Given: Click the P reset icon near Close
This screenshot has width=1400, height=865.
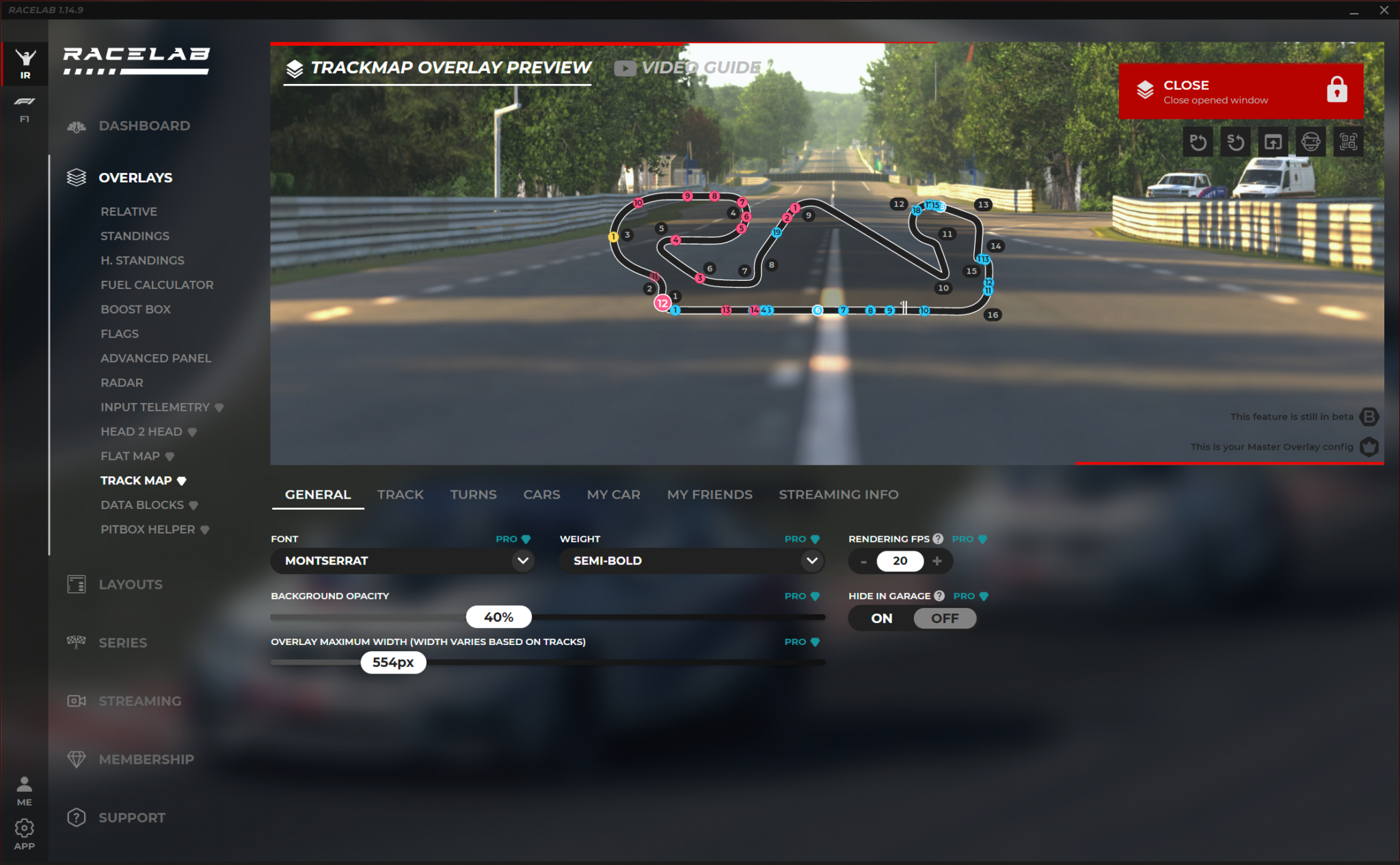Looking at the screenshot, I should coord(1198,141).
